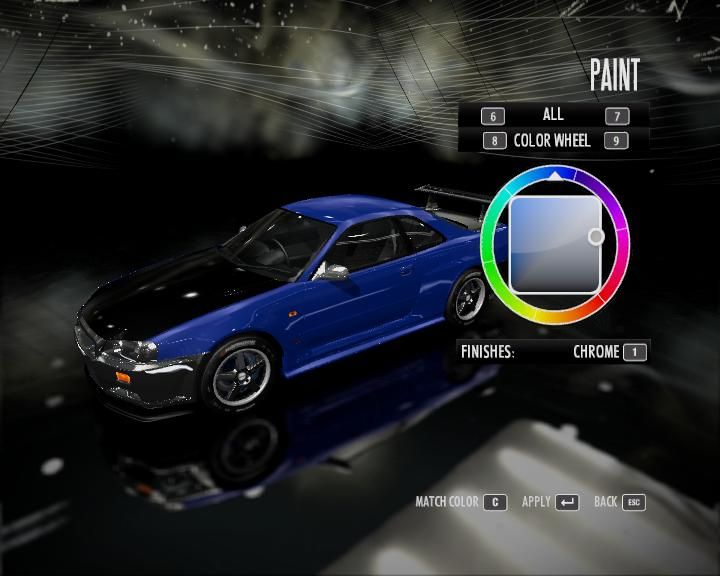The height and width of the screenshot is (576, 720).
Task: Click inside the blue shade square
Action: tap(553, 243)
